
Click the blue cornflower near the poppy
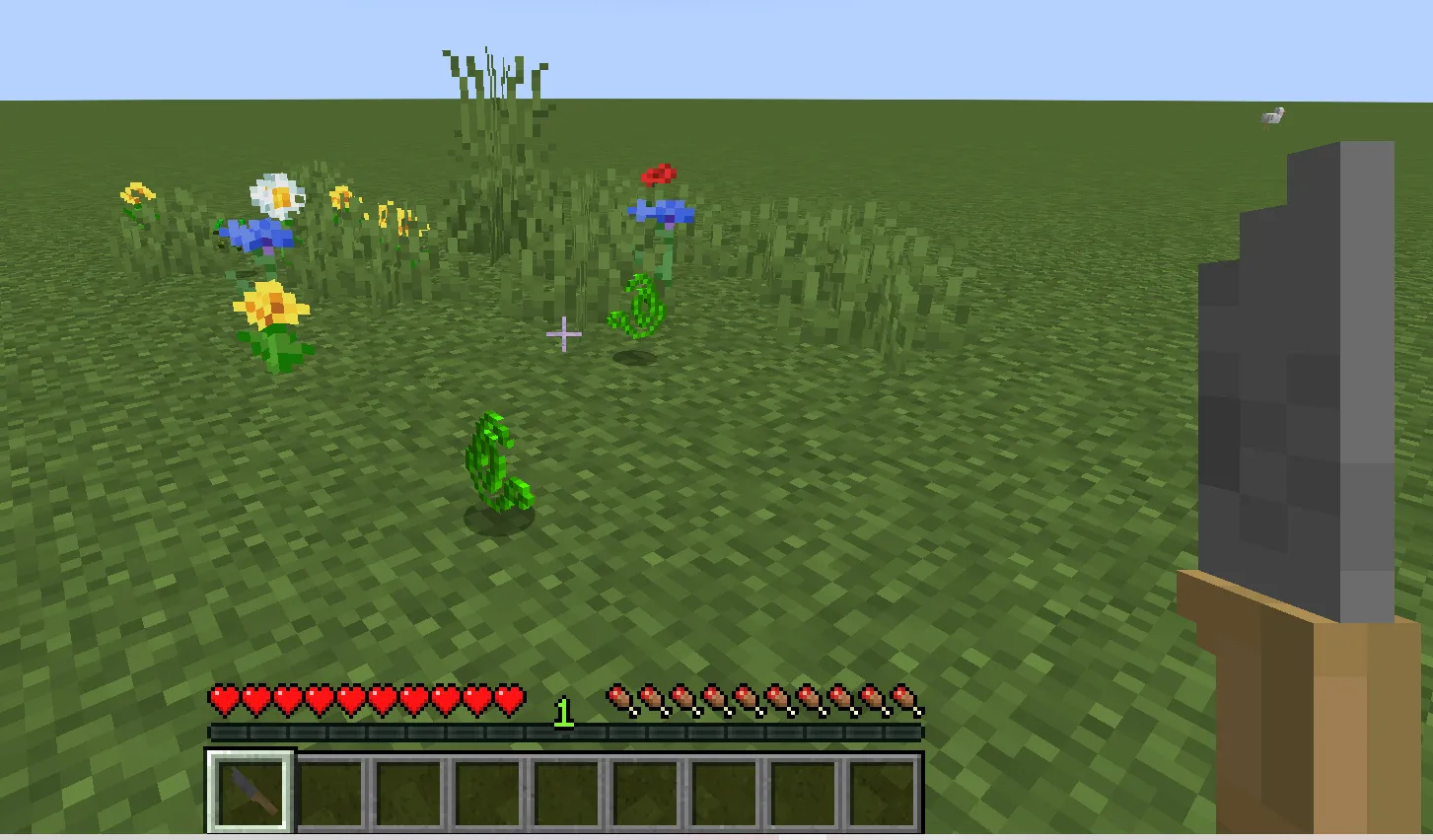(x=663, y=212)
